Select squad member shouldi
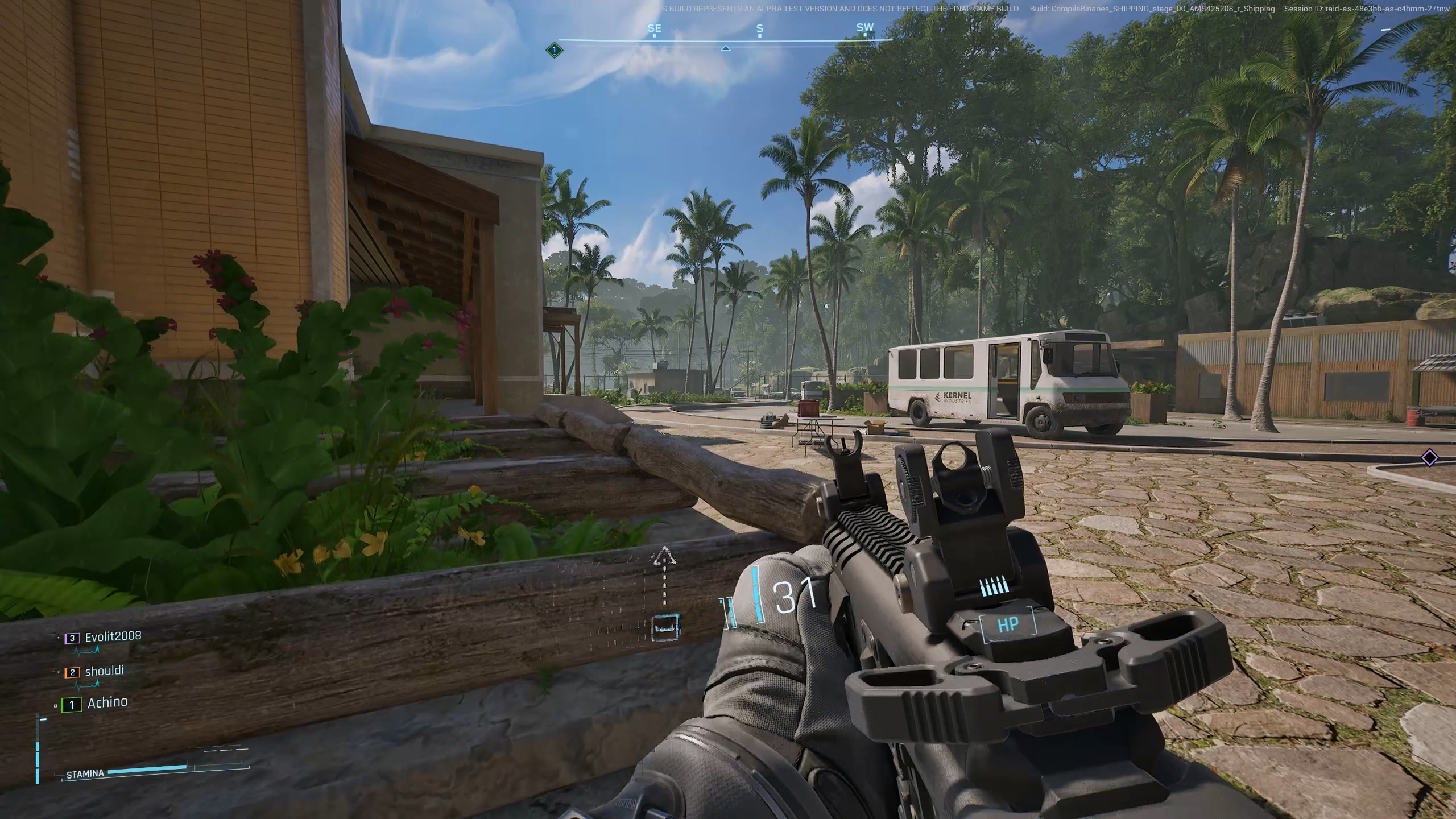The image size is (1456, 819). tap(104, 671)
